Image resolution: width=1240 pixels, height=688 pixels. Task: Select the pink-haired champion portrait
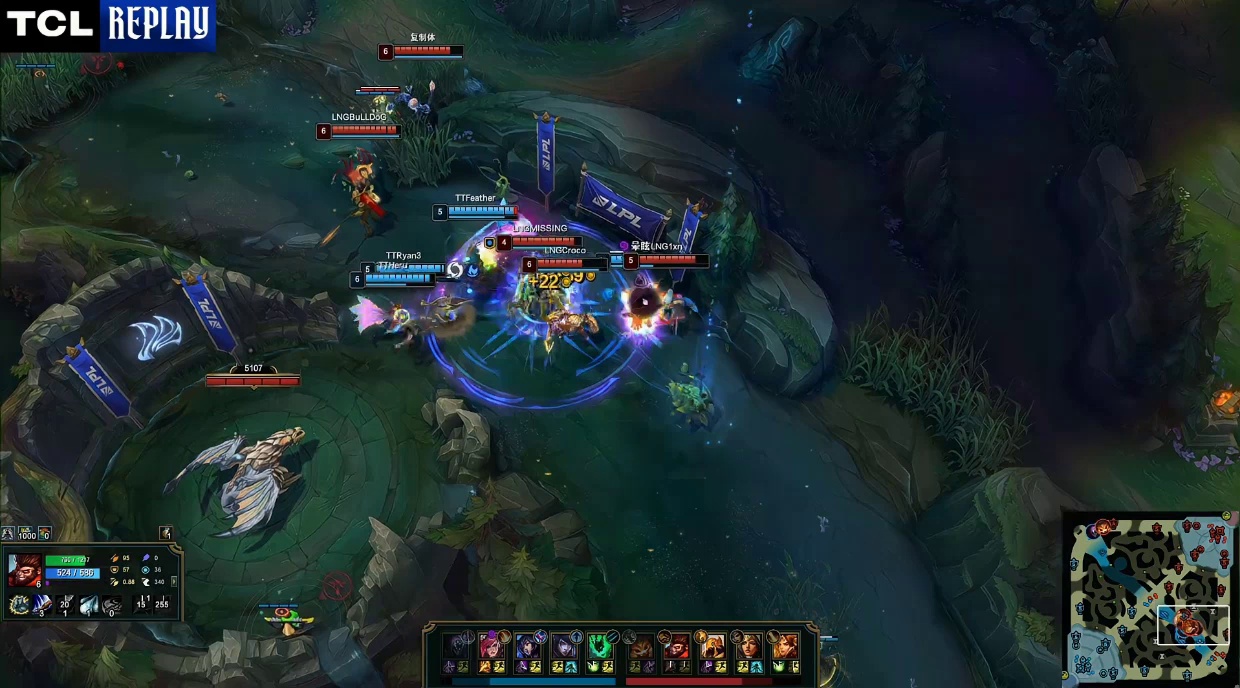coord(491,645)
